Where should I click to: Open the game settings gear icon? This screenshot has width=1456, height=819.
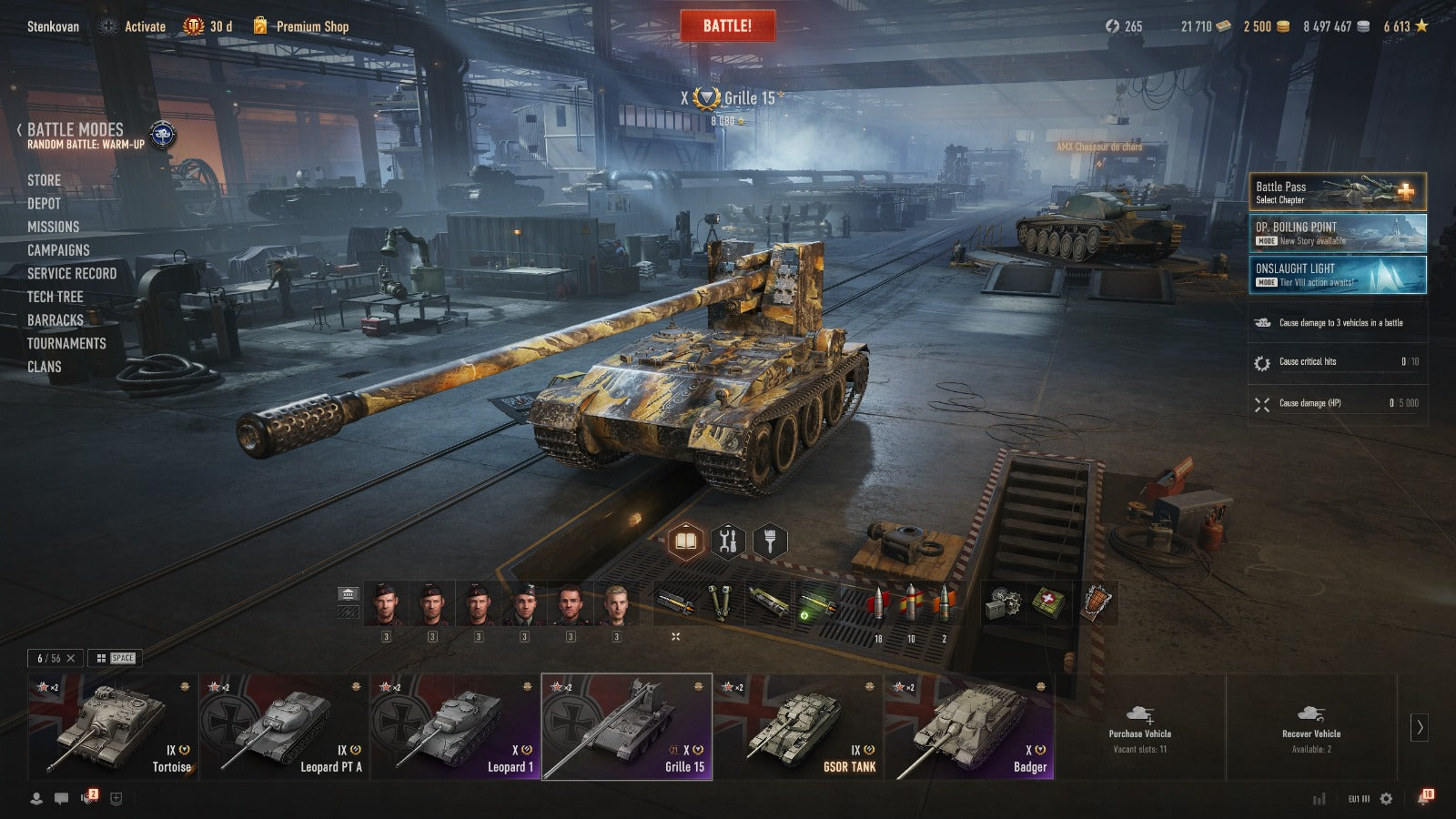[1386, 799]
